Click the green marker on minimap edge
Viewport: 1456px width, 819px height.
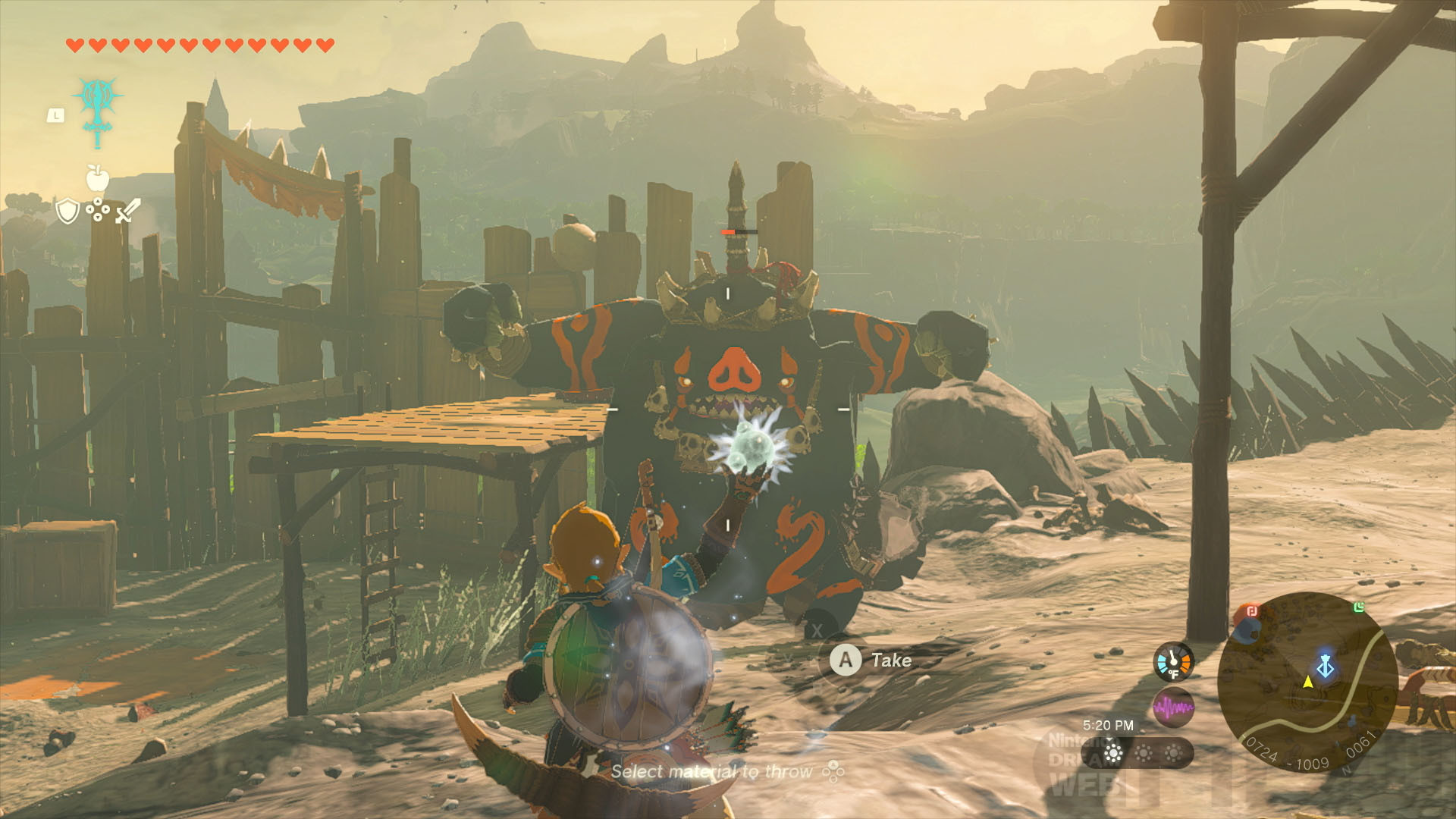point(1359,607)
